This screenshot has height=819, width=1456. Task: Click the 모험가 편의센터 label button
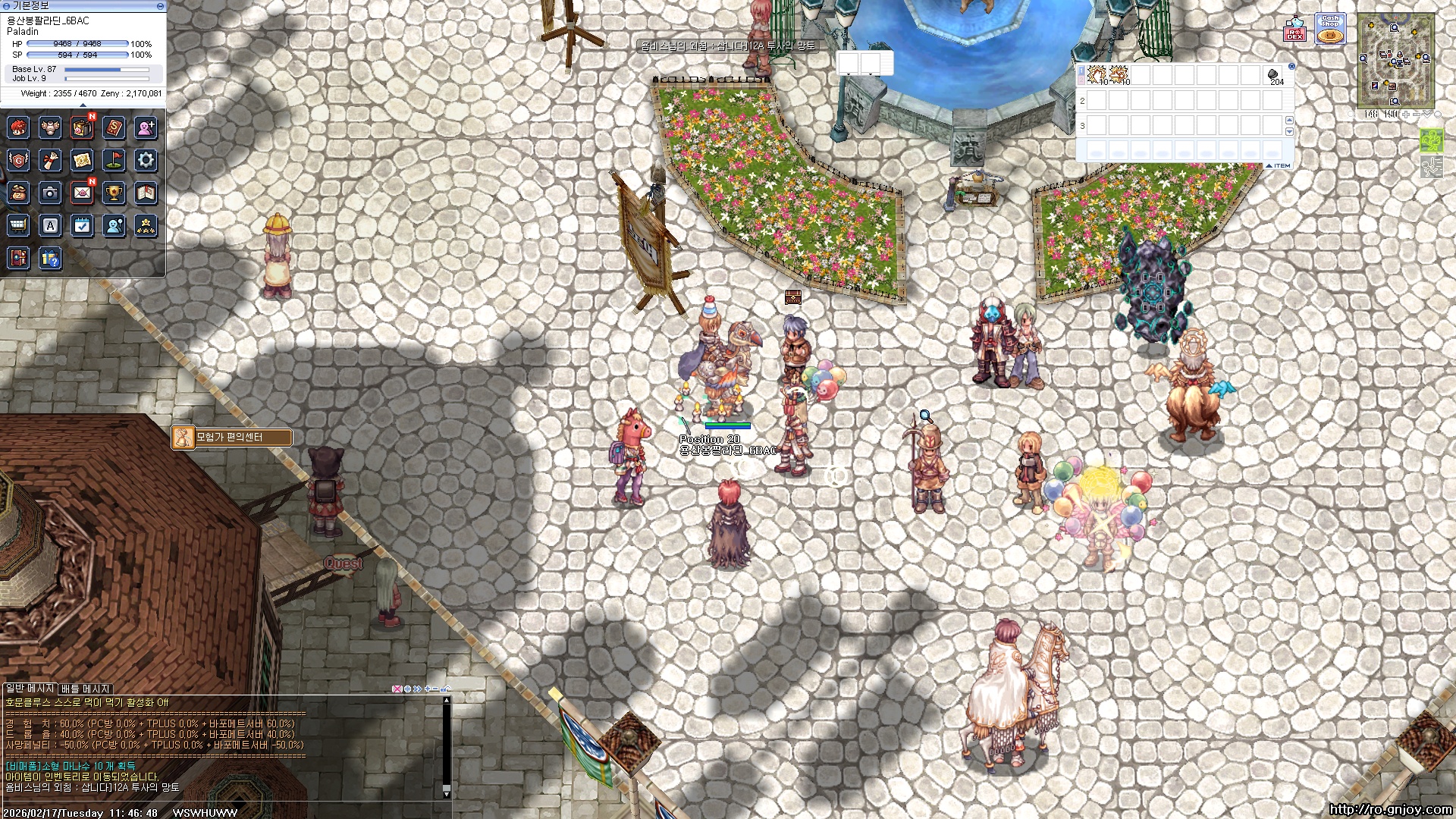pos(232,438)
